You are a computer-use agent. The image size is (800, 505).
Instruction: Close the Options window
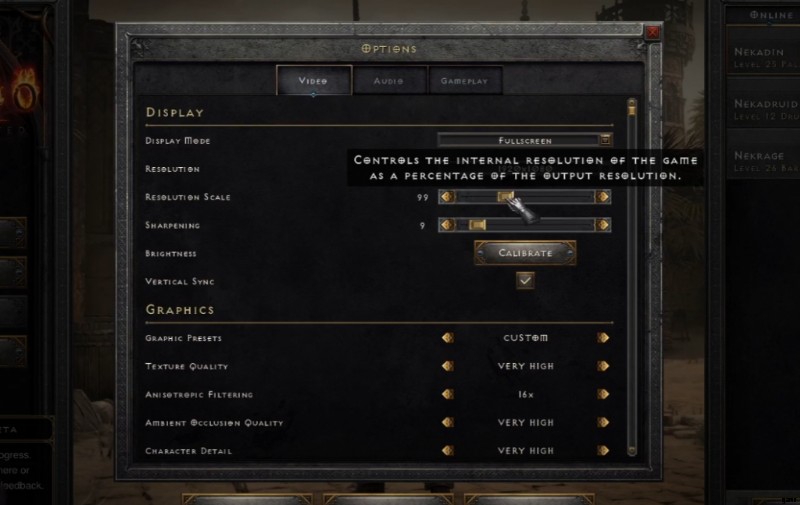pos(653,32)
